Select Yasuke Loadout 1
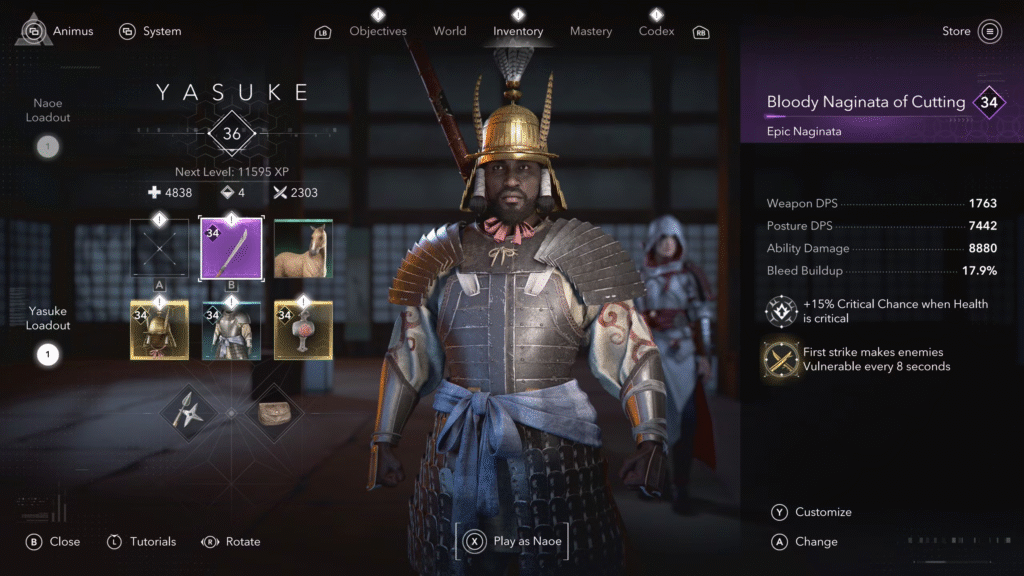 [x=47, y=354]
